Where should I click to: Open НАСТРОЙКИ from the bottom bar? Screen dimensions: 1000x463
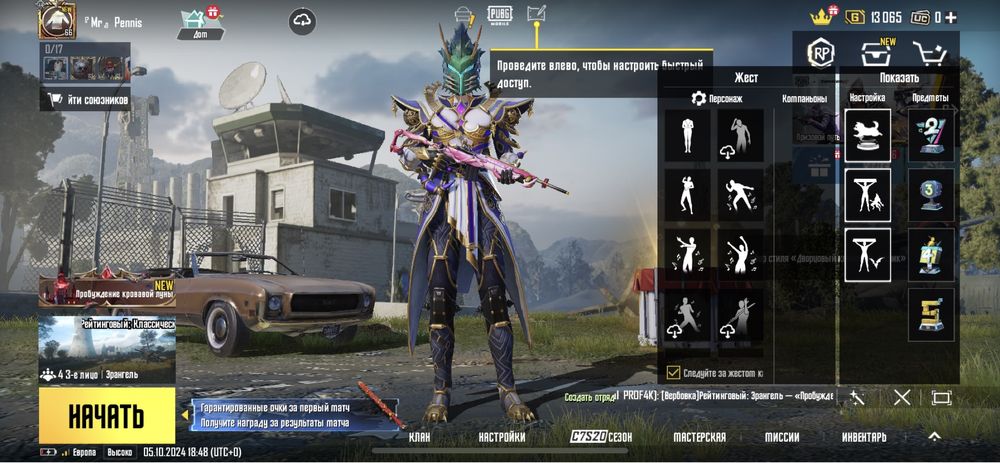(501, 437)
